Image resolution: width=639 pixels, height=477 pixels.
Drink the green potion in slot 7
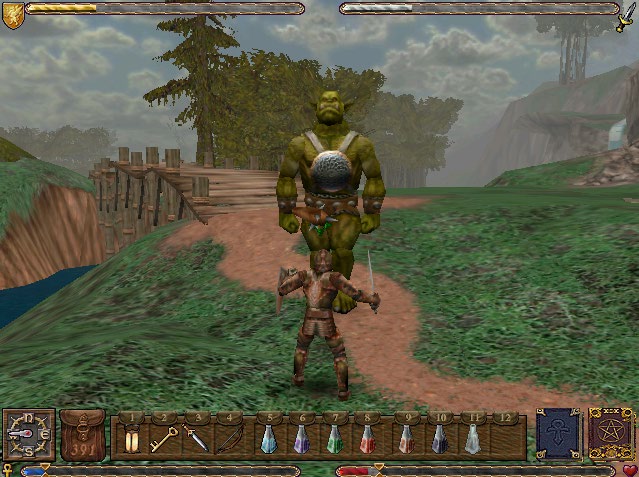coord(335,438)
